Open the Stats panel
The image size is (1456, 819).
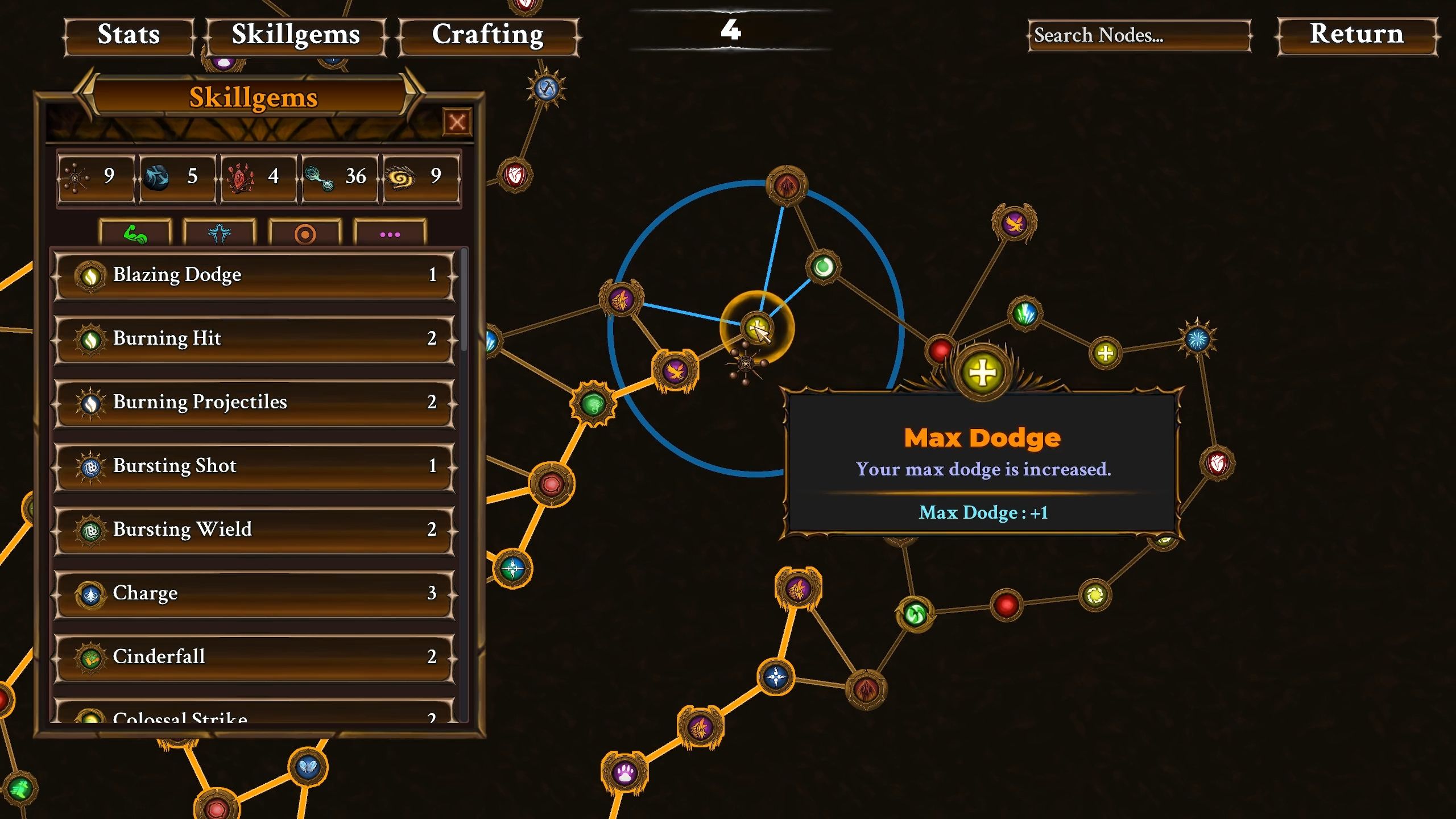click(129, 35)
